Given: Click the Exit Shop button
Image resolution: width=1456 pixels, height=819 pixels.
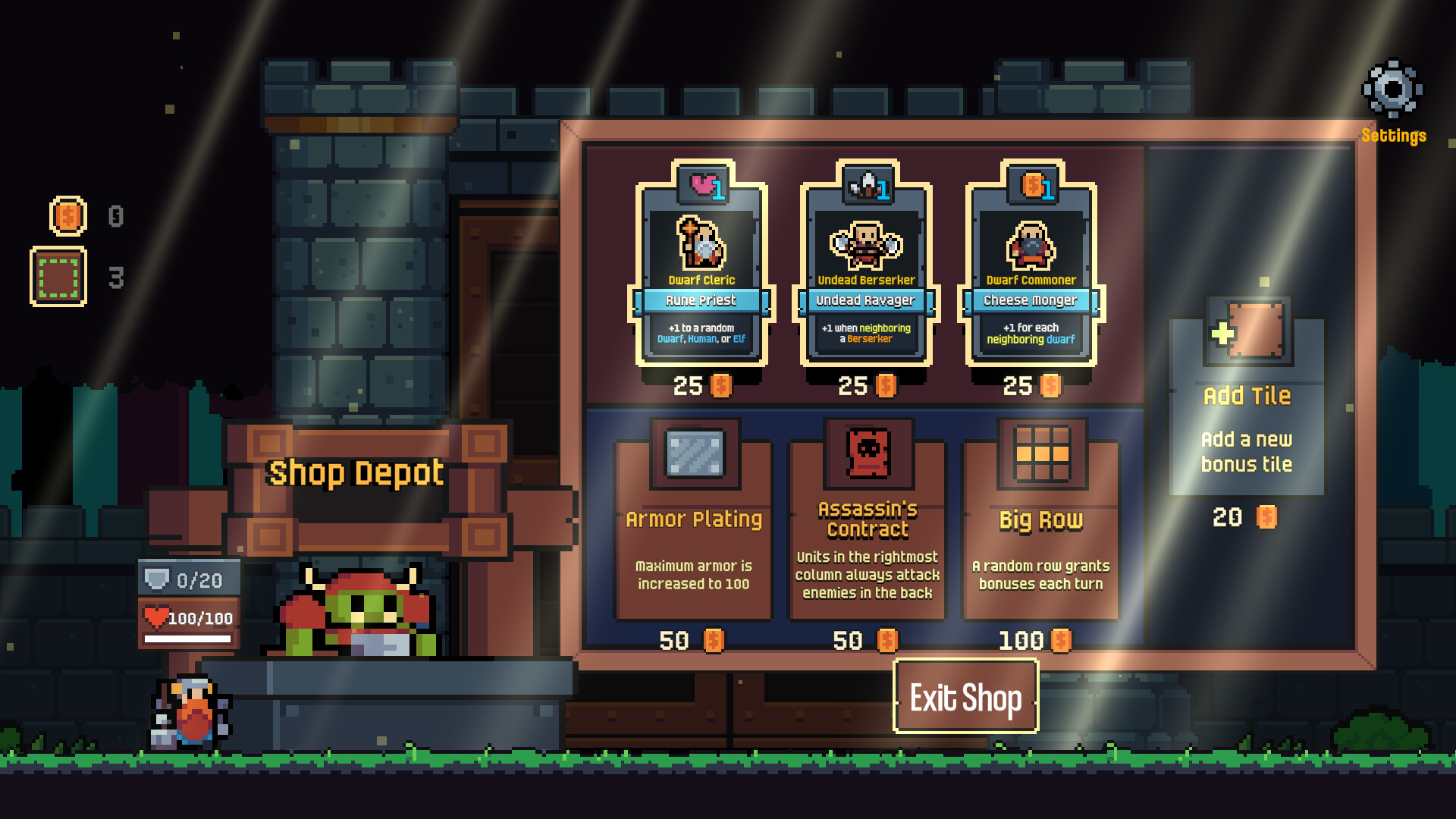Looking at the screenshot, I should click(965, 695).
